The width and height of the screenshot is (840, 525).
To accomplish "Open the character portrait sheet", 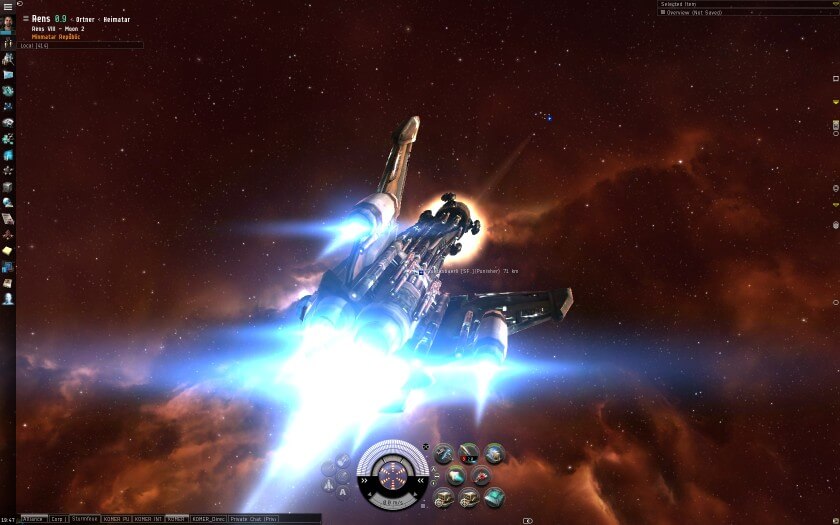I will [7, 25].
